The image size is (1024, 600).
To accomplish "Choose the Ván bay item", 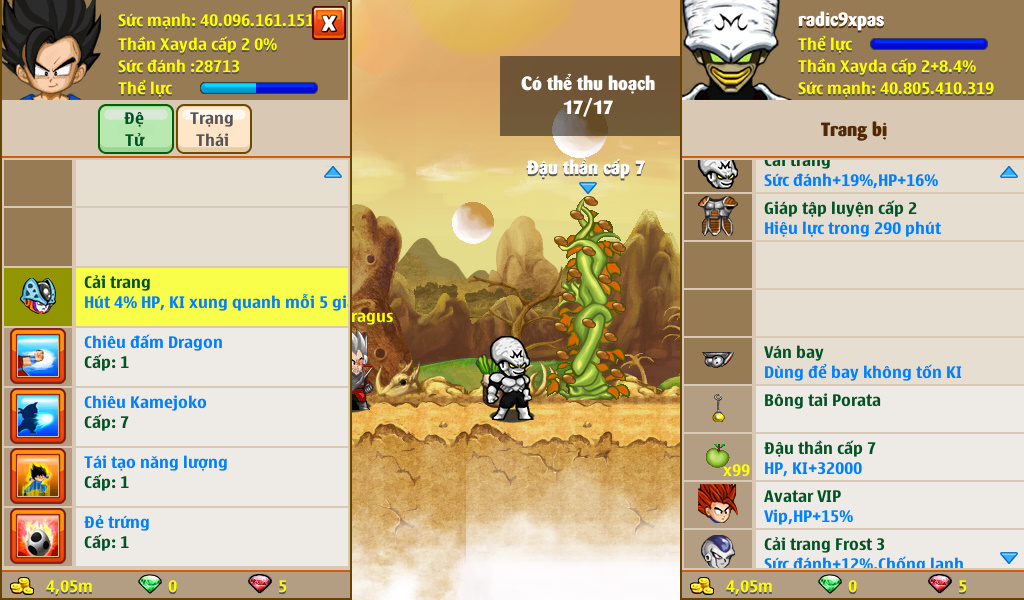I will (852, 362).
